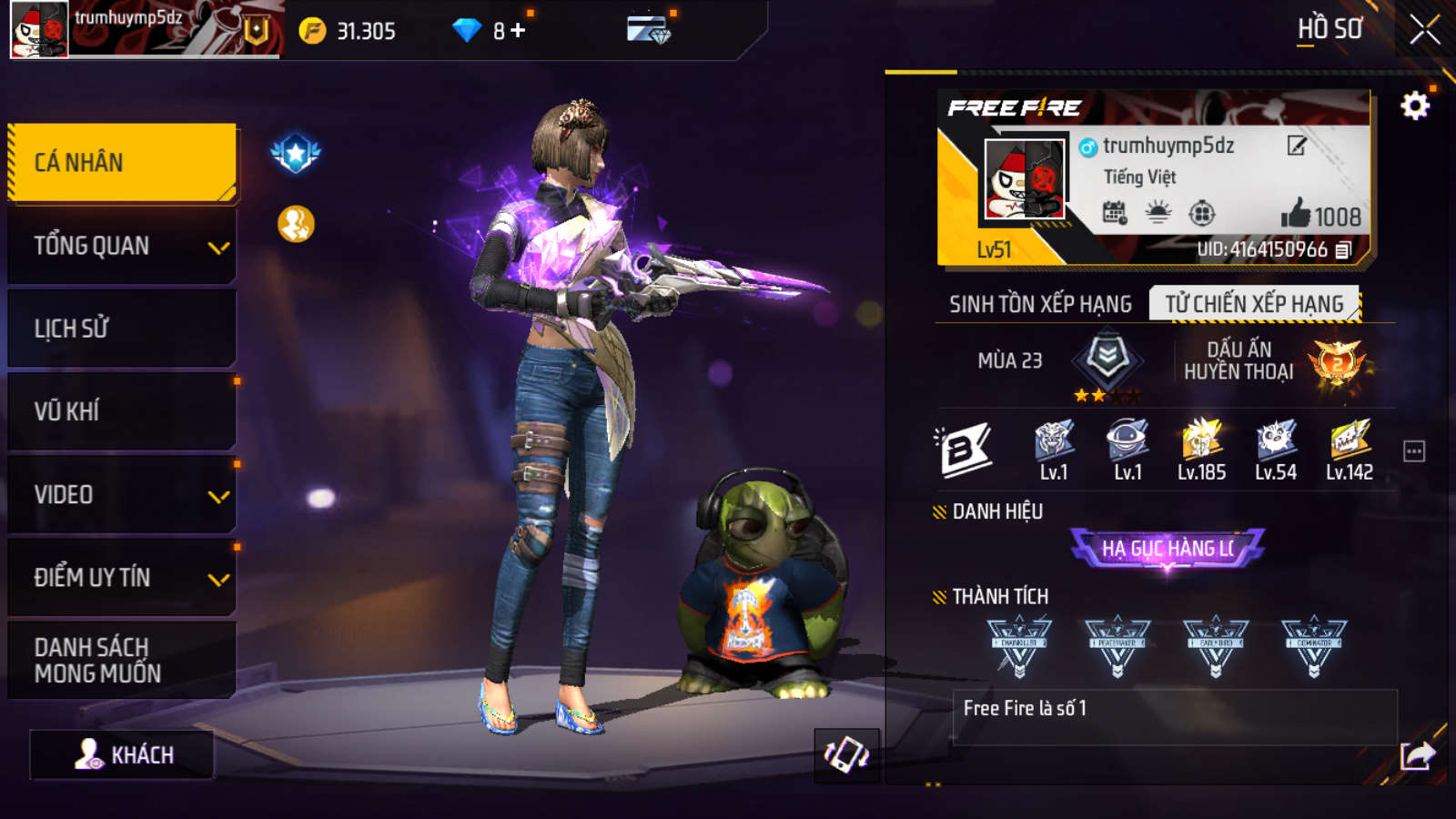Close the profile screen with the X
Image resolution: width=1456 pixels, height=819 pixels.
pos(1424,29)
